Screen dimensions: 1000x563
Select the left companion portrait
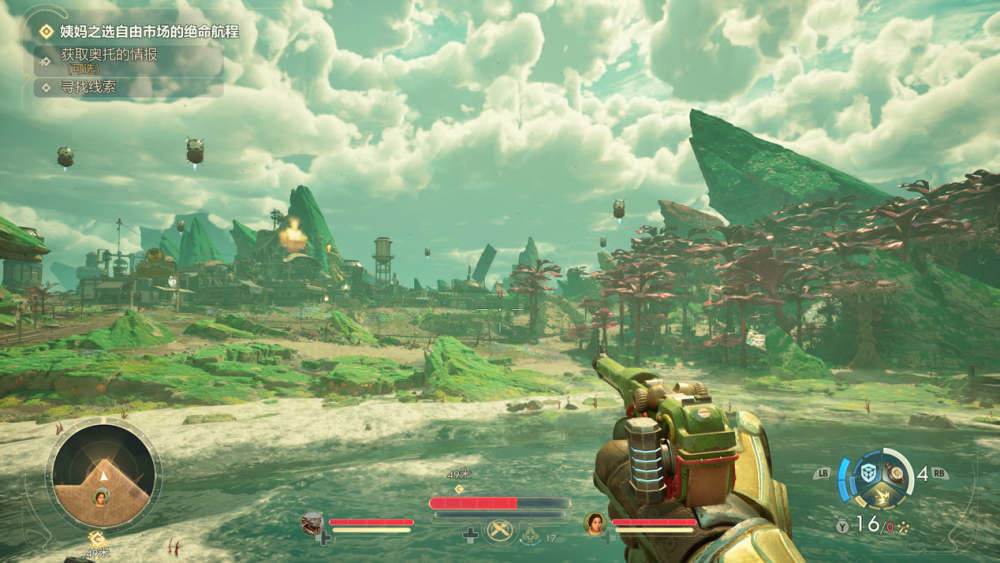(312, 522)
